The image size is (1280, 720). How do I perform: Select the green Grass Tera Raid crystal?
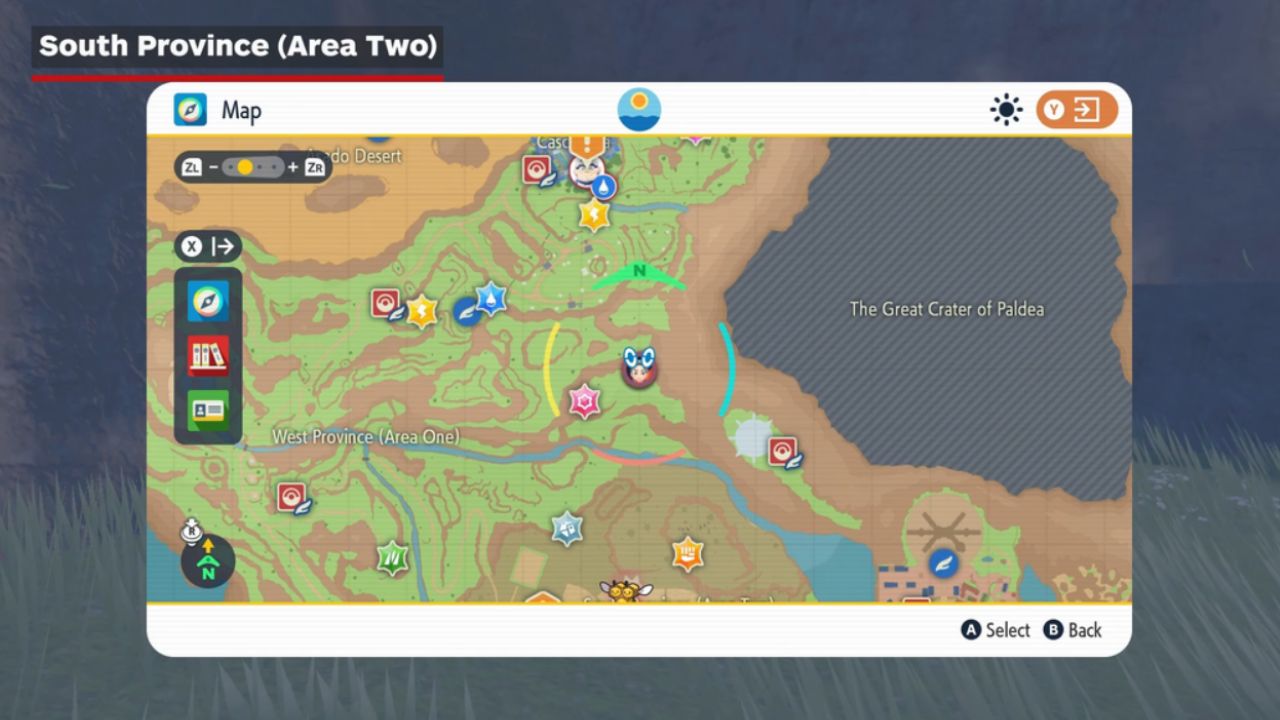392,557
